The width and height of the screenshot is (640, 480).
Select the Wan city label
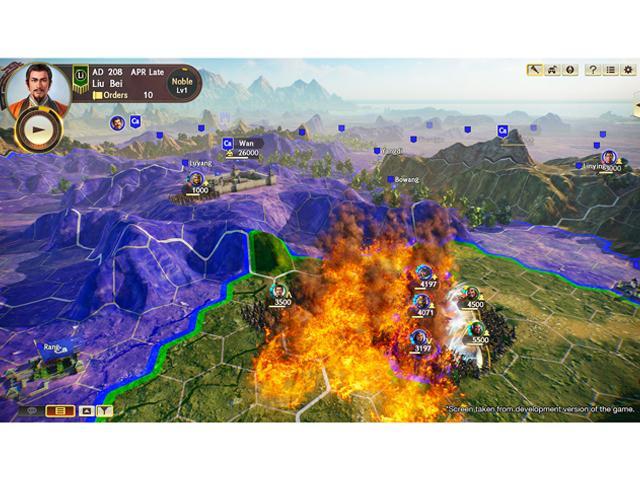[245, 144]
